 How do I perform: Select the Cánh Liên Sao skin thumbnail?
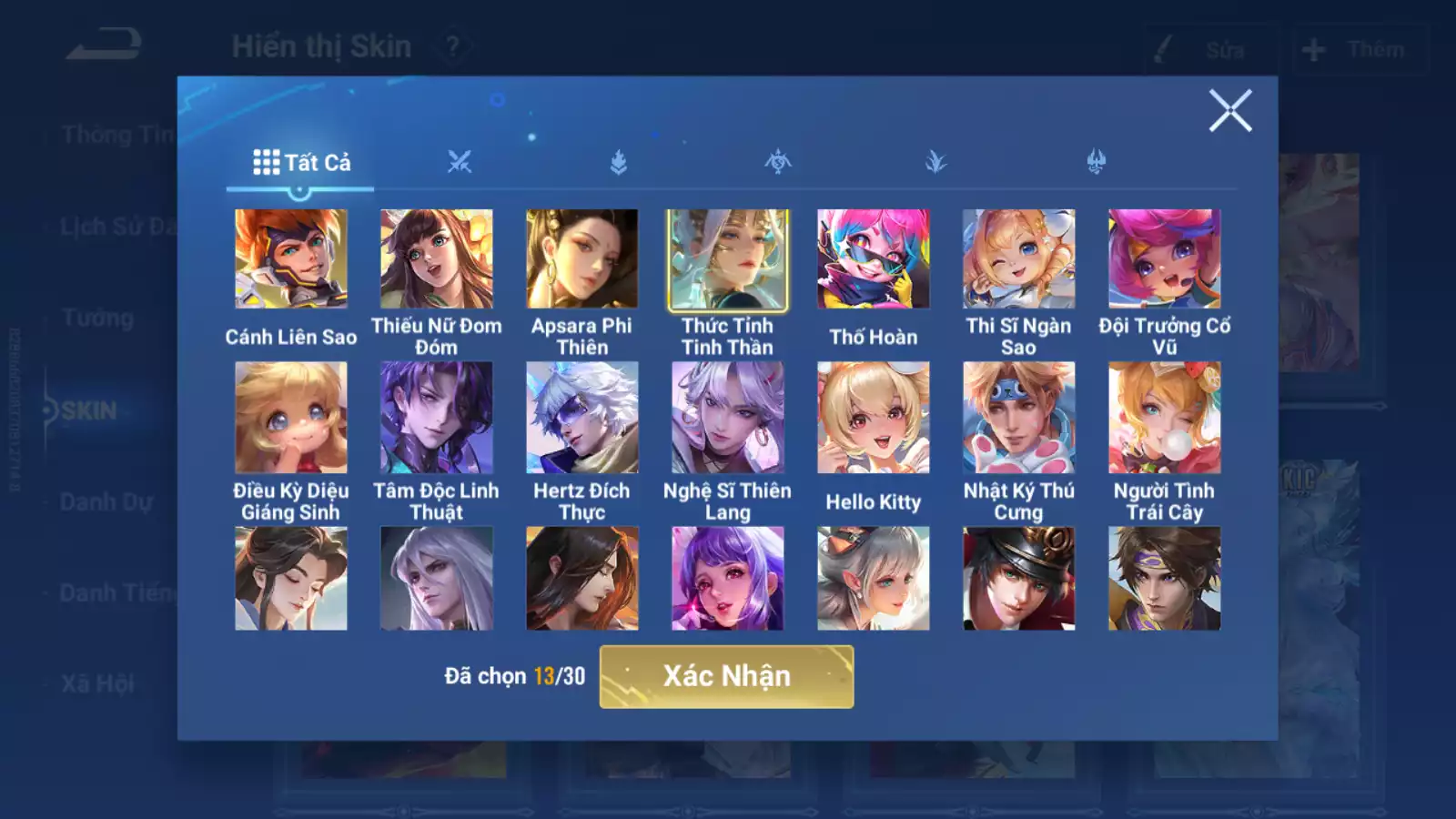[289, 259]
